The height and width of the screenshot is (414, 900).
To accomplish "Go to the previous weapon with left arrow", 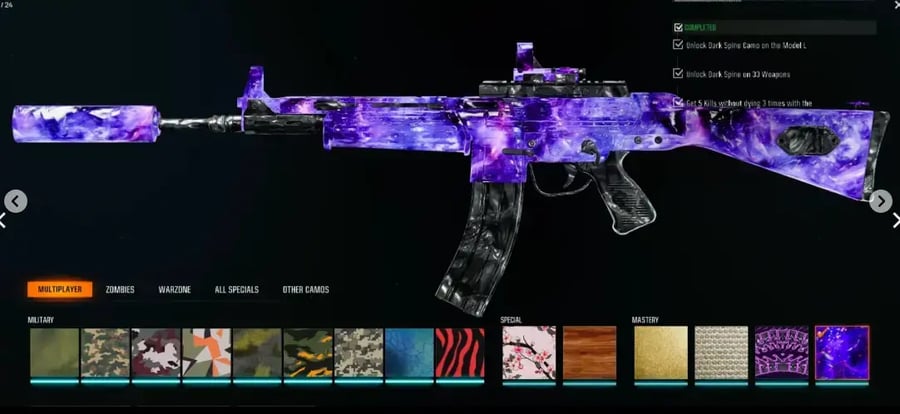I will click(x=14, y=202).
